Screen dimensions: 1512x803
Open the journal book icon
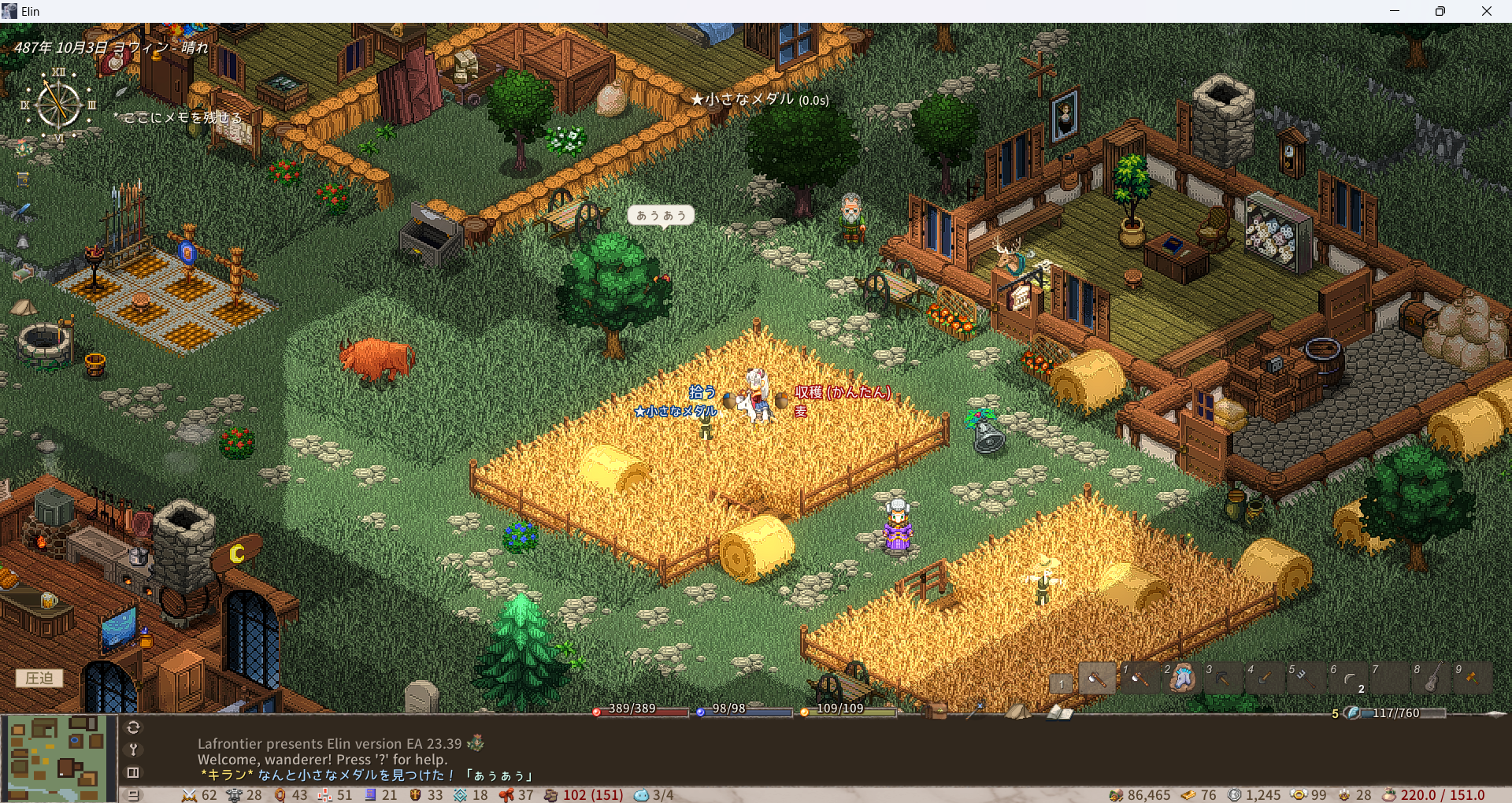[1060, 712]
